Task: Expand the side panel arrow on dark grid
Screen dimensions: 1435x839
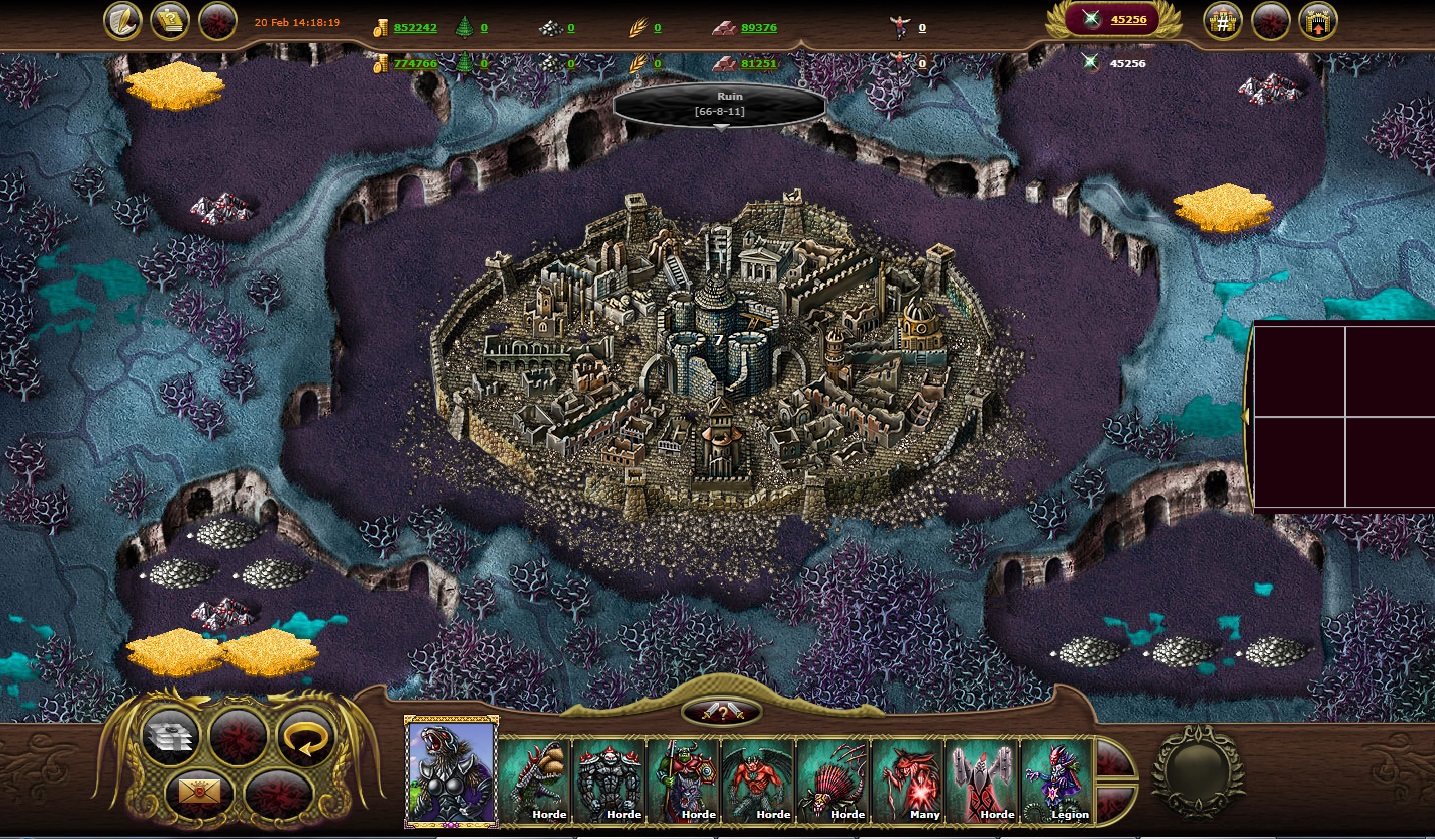Action: coord(1246,414)
